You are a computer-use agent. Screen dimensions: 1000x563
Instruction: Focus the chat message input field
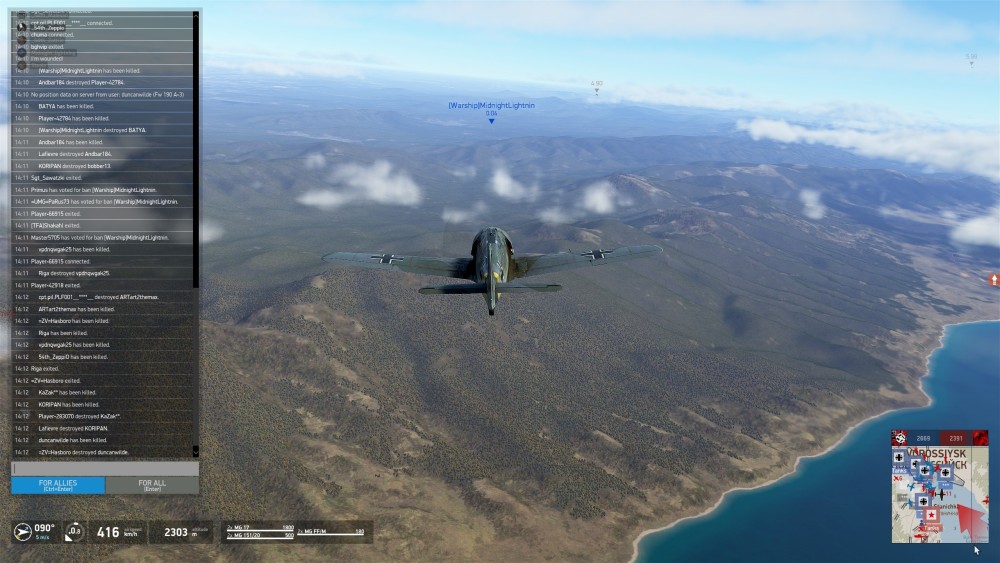point(105,468)
